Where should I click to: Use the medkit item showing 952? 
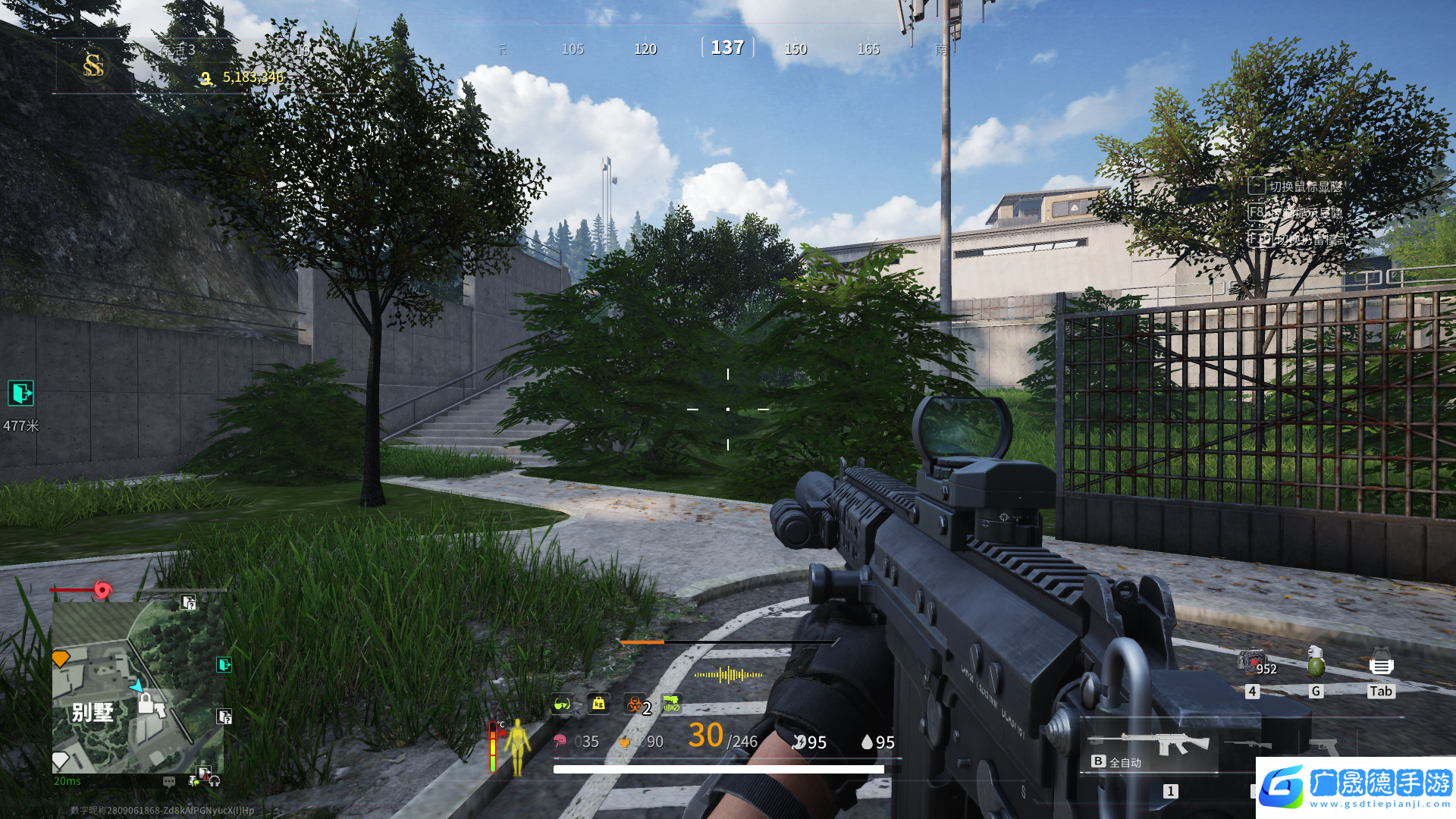click(x=1252, y=662)
